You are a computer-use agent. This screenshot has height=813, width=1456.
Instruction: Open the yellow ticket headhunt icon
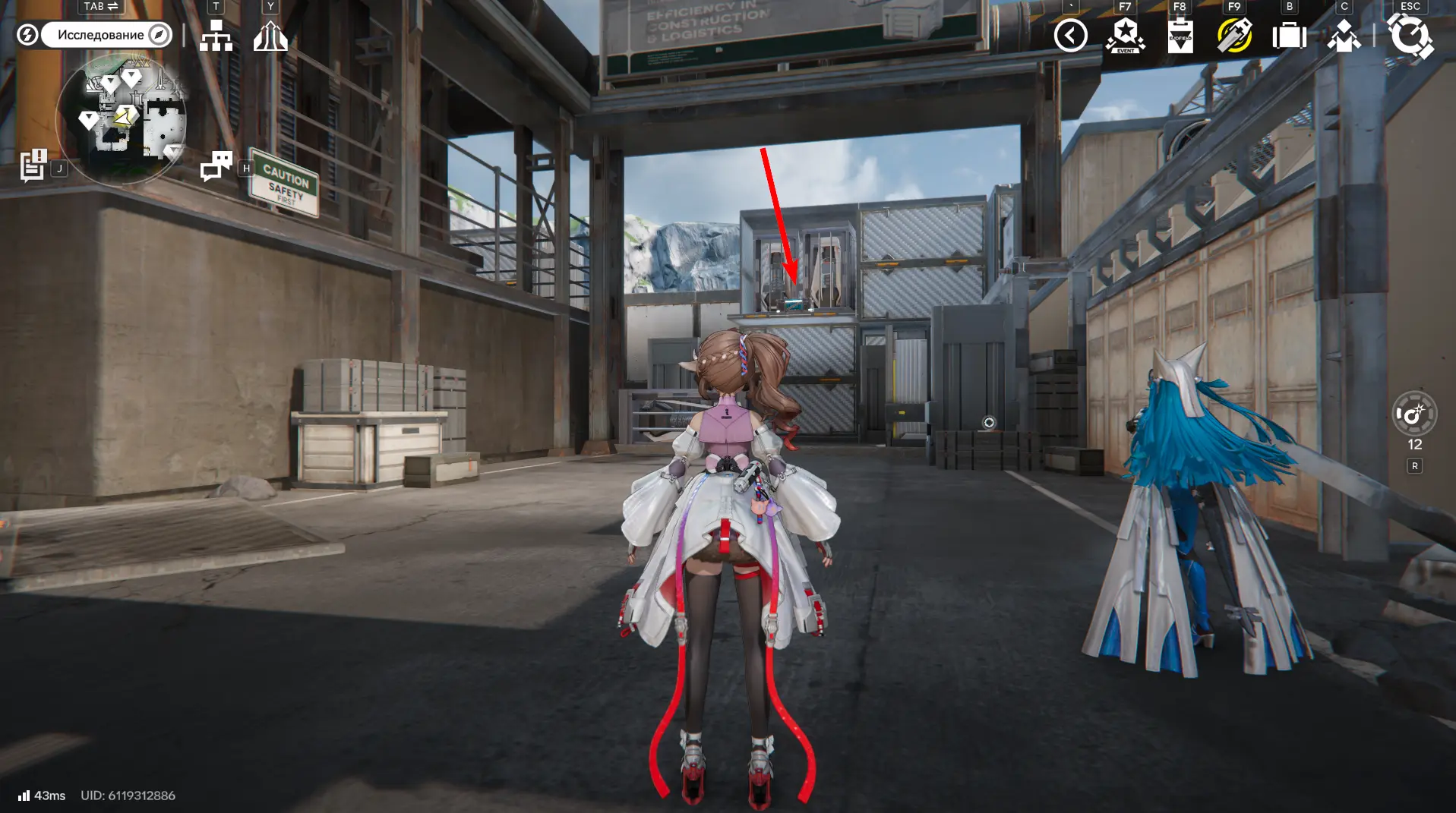1234,35
